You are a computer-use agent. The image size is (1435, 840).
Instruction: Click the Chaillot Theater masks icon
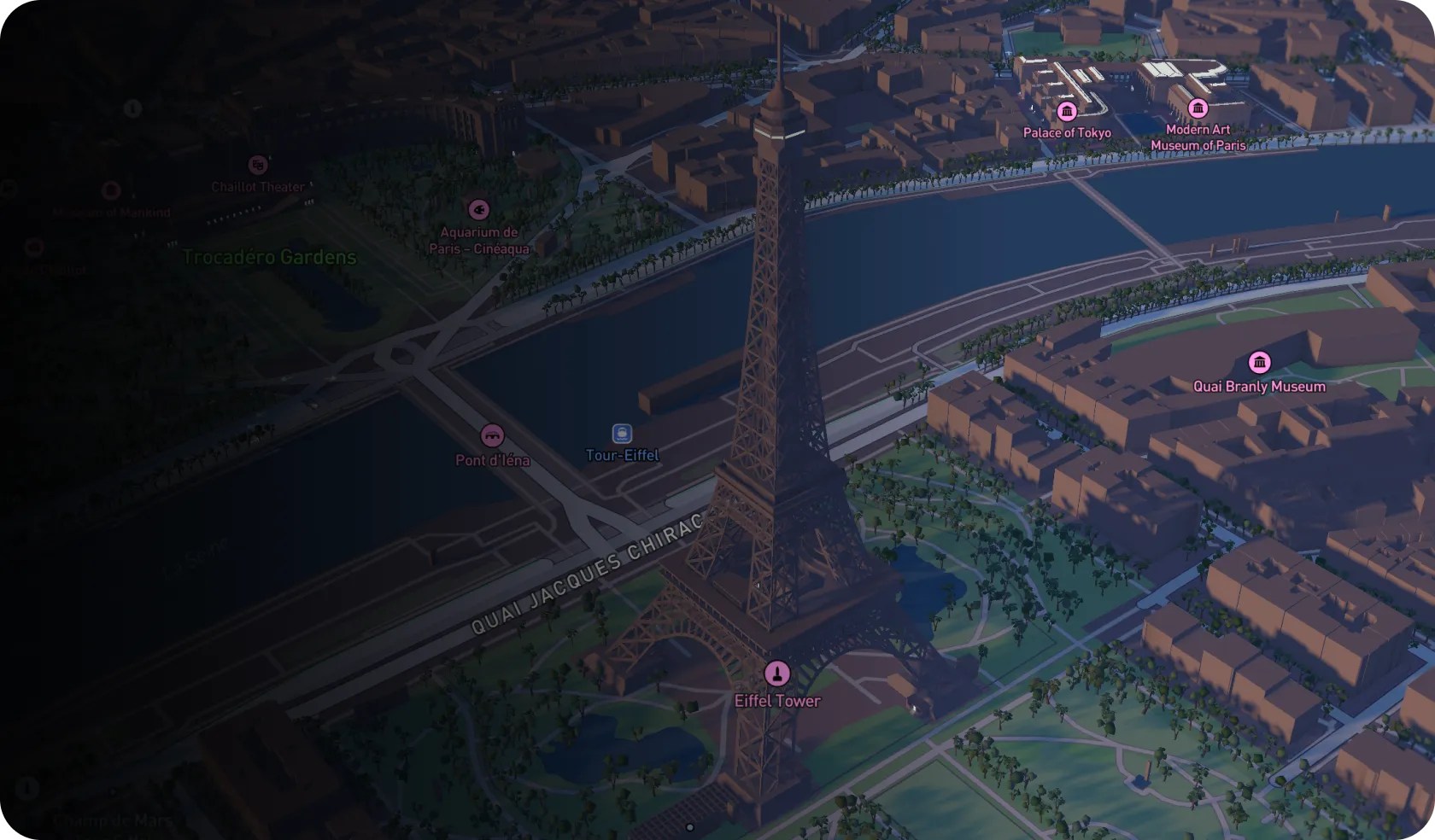[x=258, y=165]
